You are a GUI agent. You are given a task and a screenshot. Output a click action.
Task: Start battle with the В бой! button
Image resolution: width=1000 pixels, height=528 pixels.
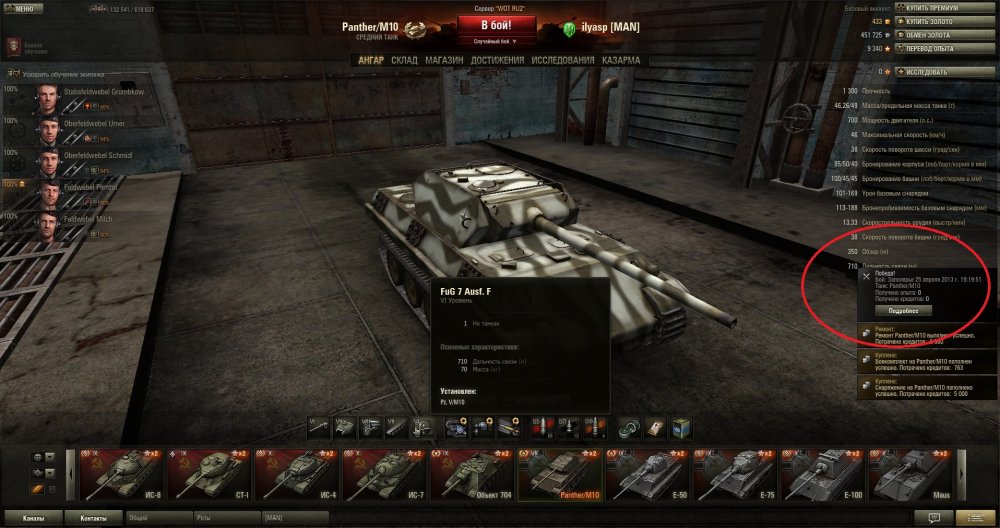click(499, 25)
